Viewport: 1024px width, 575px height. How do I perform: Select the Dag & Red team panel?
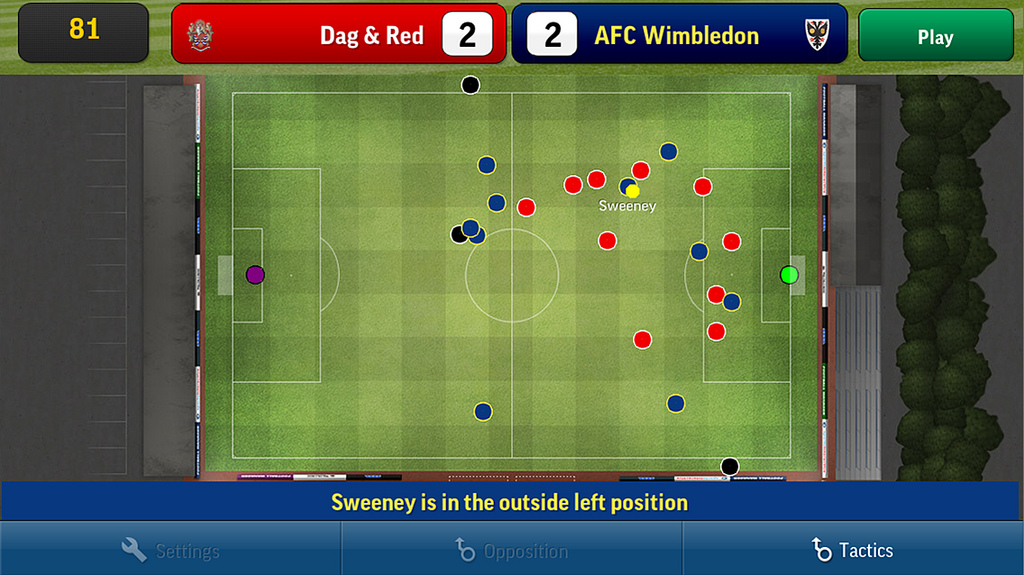tap(338, 35)
